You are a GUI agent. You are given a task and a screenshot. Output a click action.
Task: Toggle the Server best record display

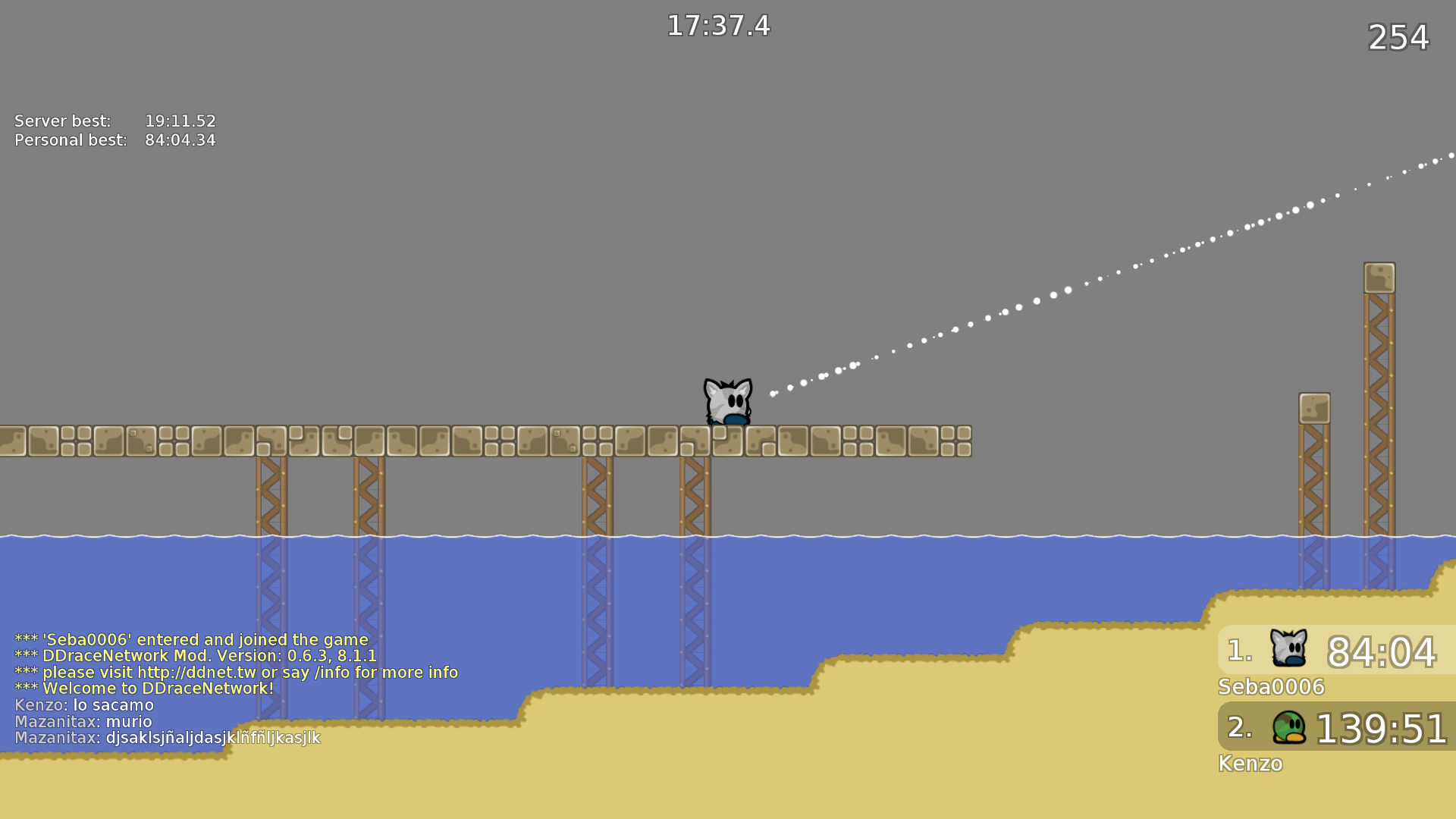click(114, 121)
